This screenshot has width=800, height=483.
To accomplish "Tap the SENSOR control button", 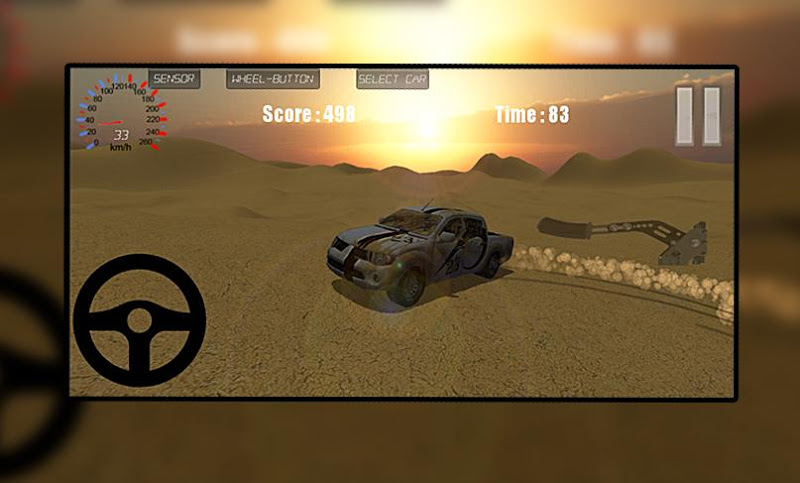I will tap(174, 79).
